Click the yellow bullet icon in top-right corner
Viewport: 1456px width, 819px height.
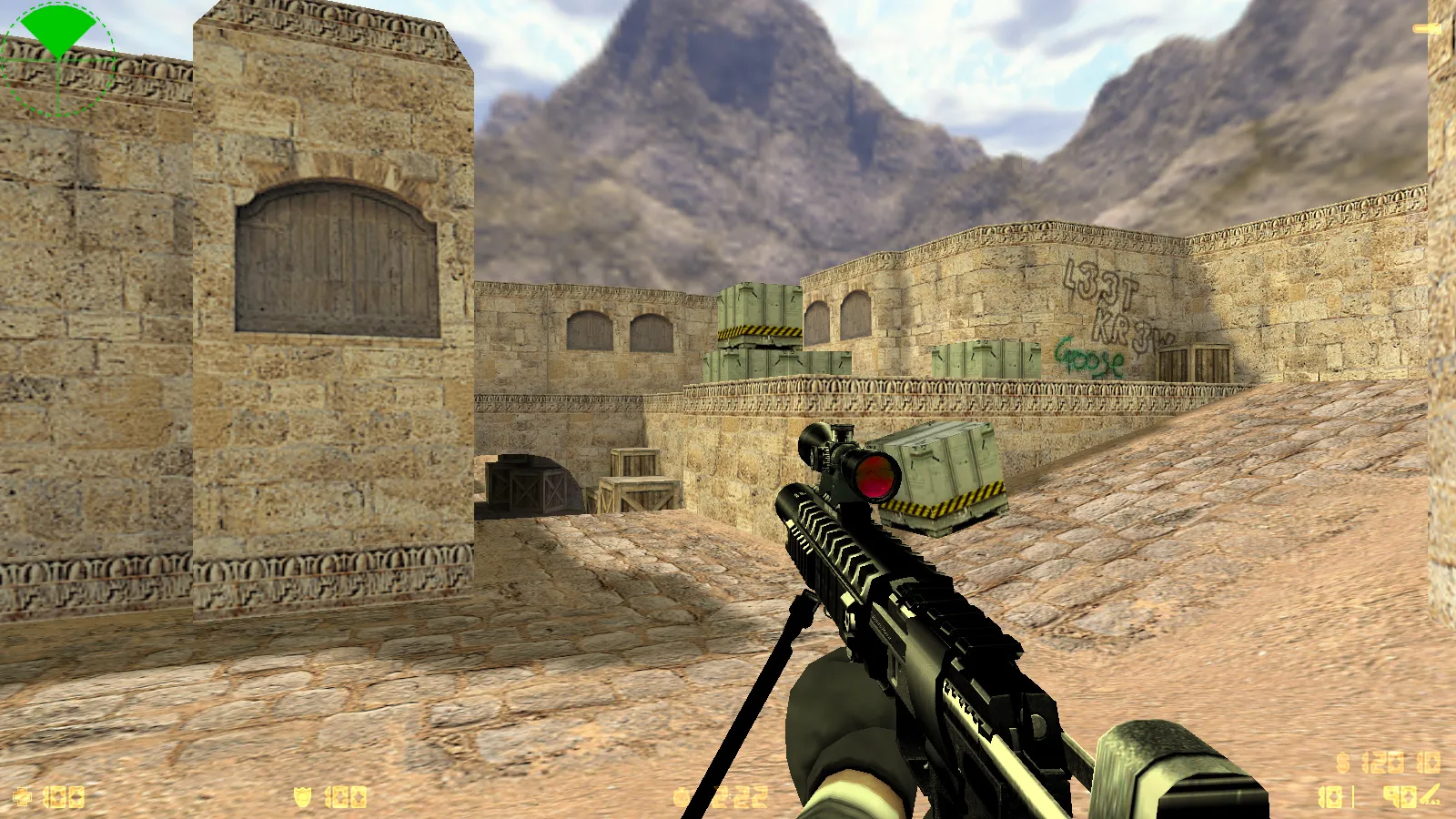coord(1425,28)
